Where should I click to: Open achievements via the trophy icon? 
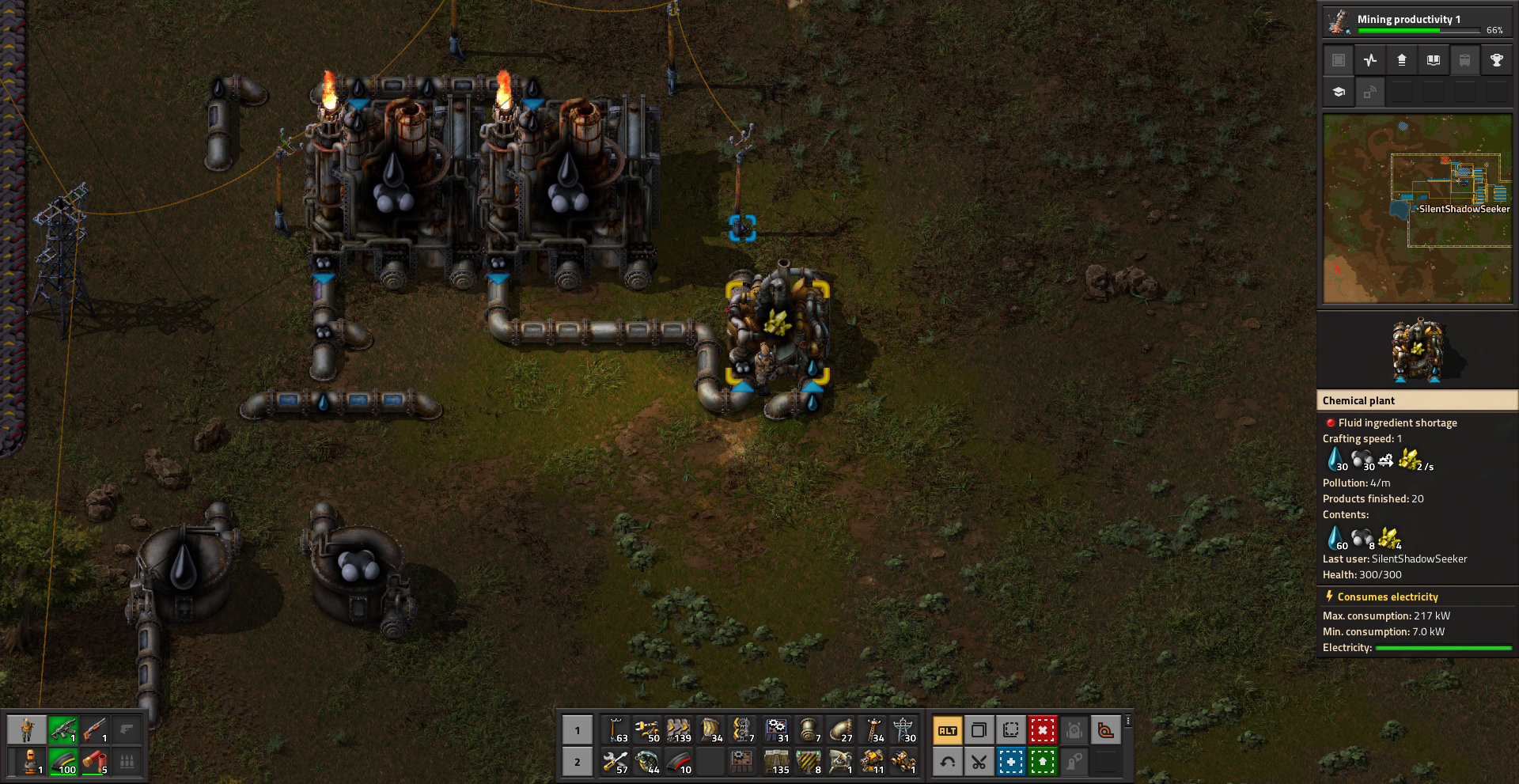[1496, 60]
